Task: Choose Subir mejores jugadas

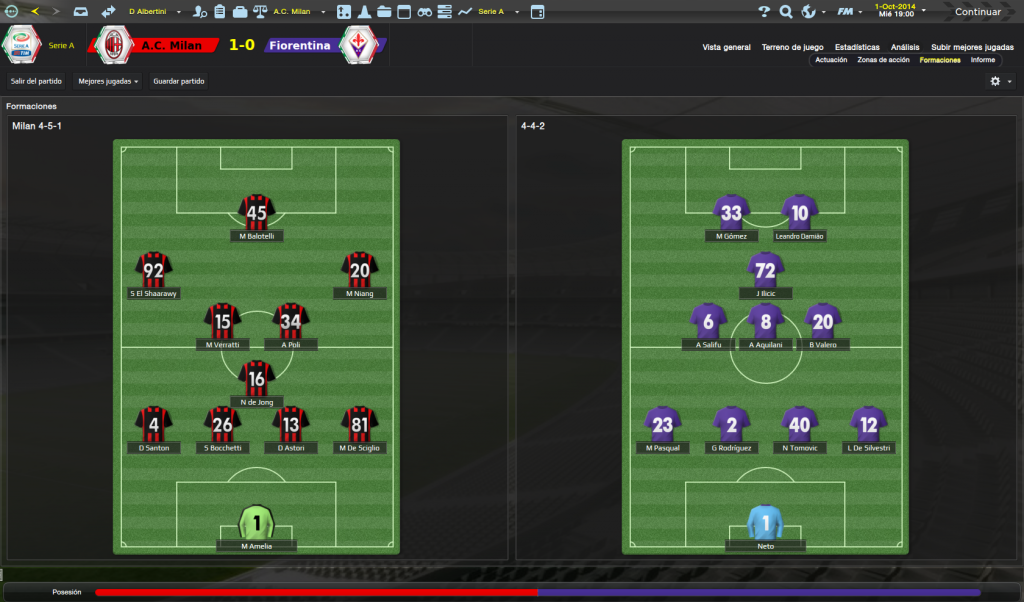Action: pos(972,47)
